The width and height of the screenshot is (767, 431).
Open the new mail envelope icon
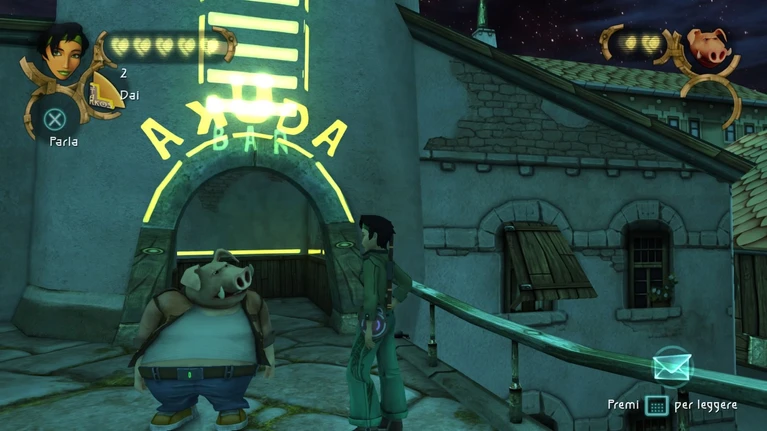tap(672, 367)
